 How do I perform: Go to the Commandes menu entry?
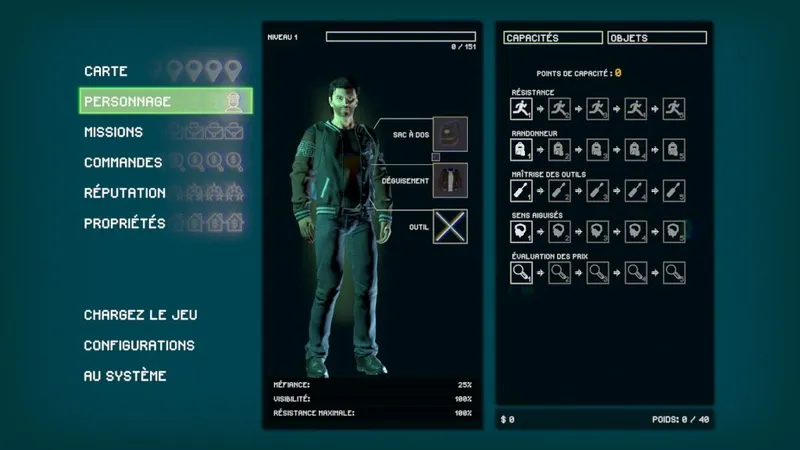point(123,162)
